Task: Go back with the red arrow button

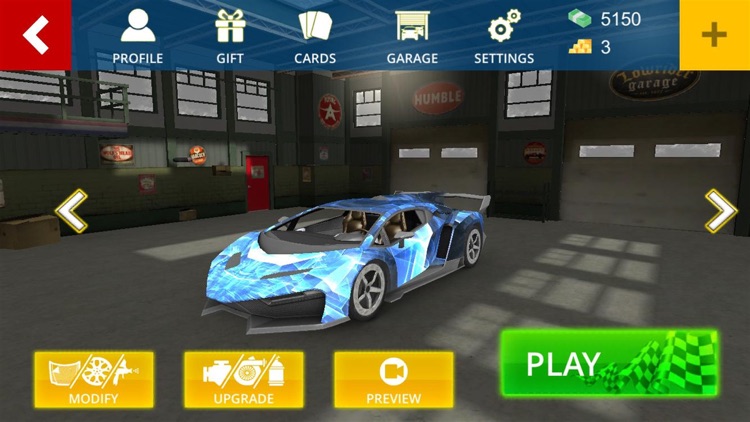Action: [x=35, y=35]
